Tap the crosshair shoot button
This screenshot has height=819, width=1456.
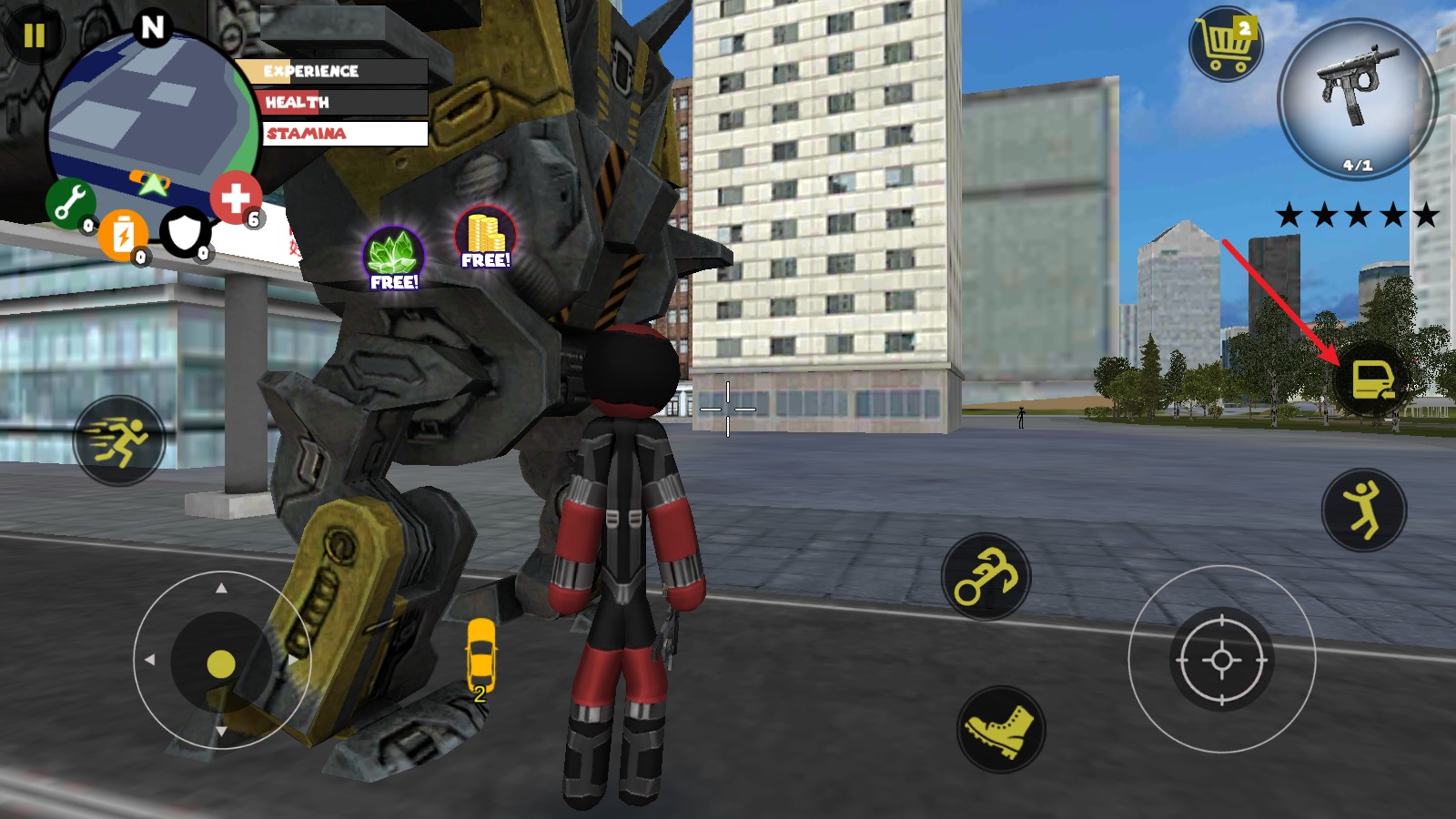pos(1221,660)
